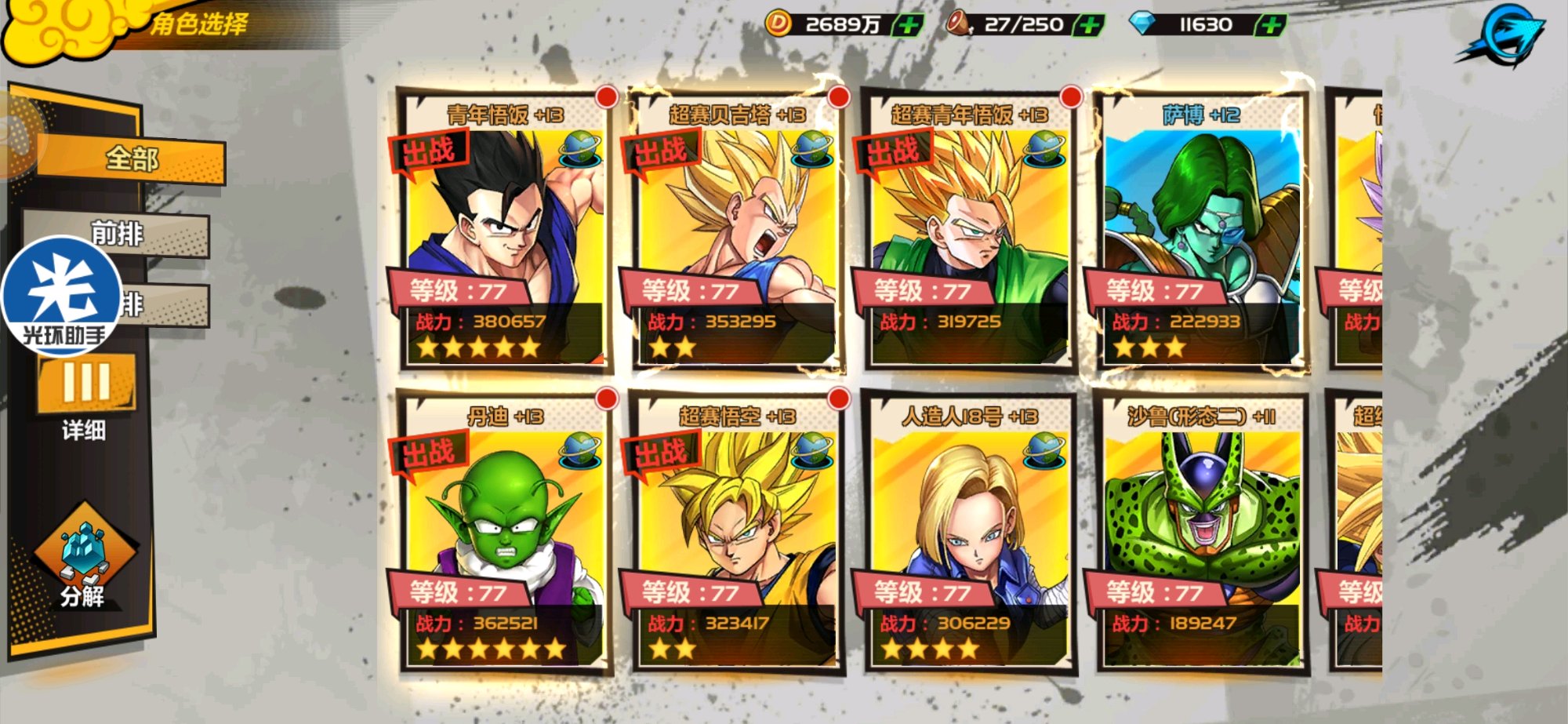This screenshot has width=1568, height=724.
Task: Add stamina meat with the plus button
Action: pos(1089,25)
